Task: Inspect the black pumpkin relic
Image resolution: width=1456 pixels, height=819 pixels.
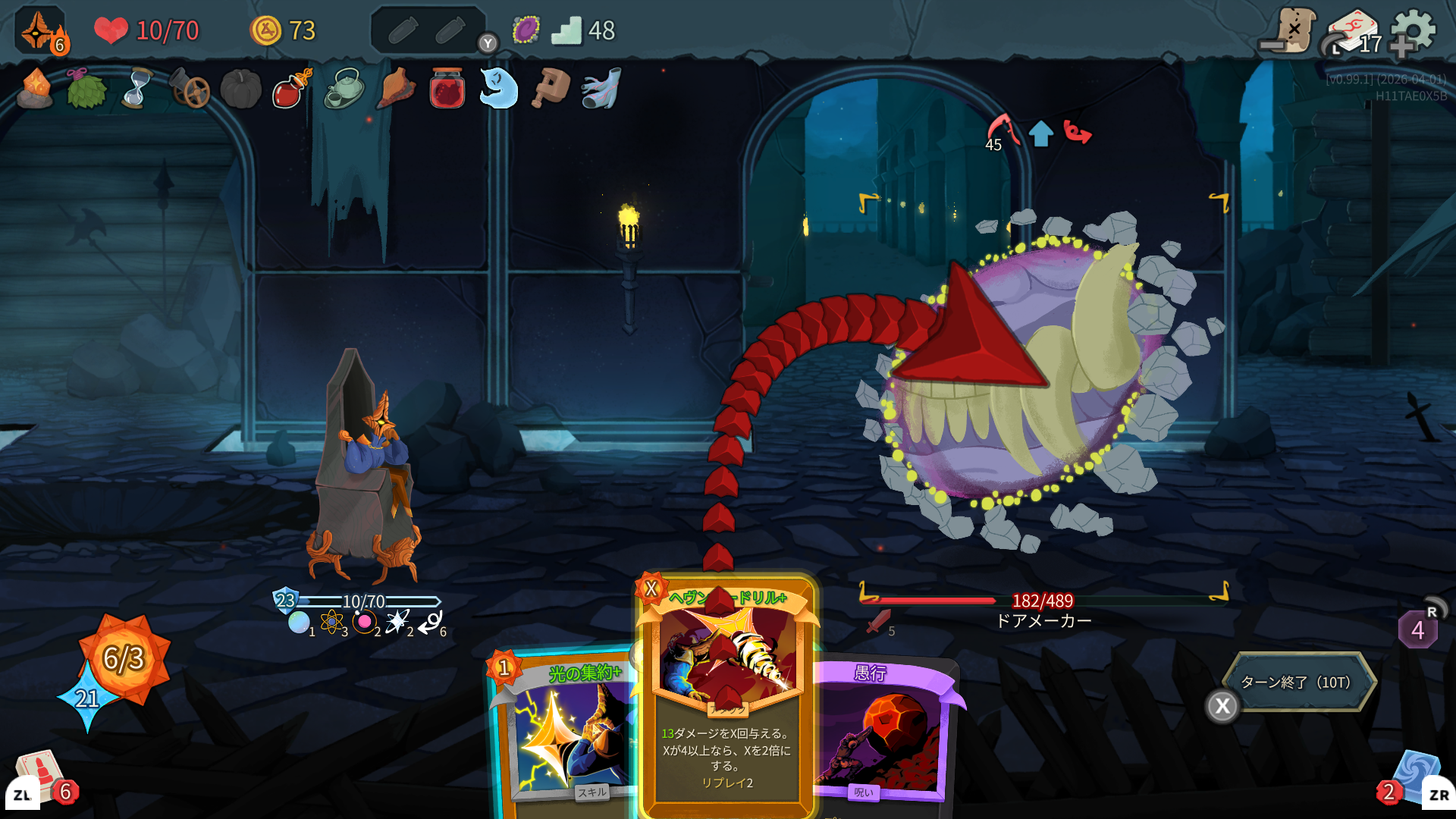Action: click(240, 89)
